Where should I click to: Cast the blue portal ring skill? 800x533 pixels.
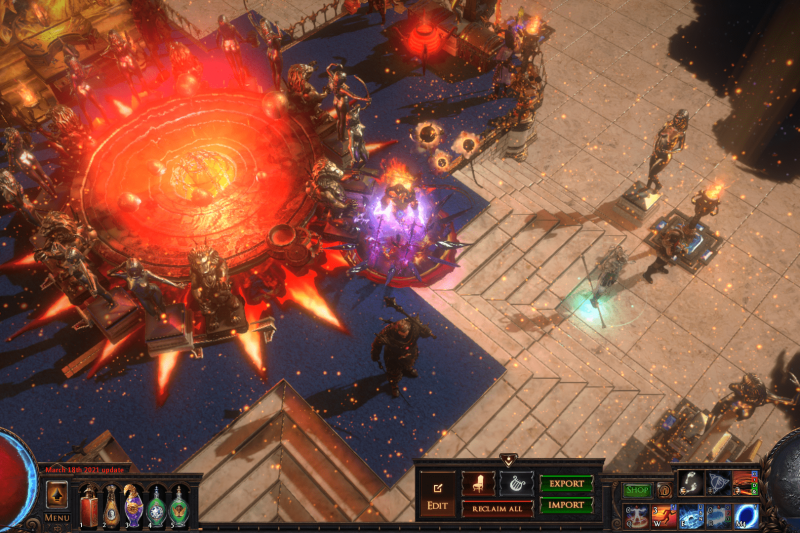(745, 516)
